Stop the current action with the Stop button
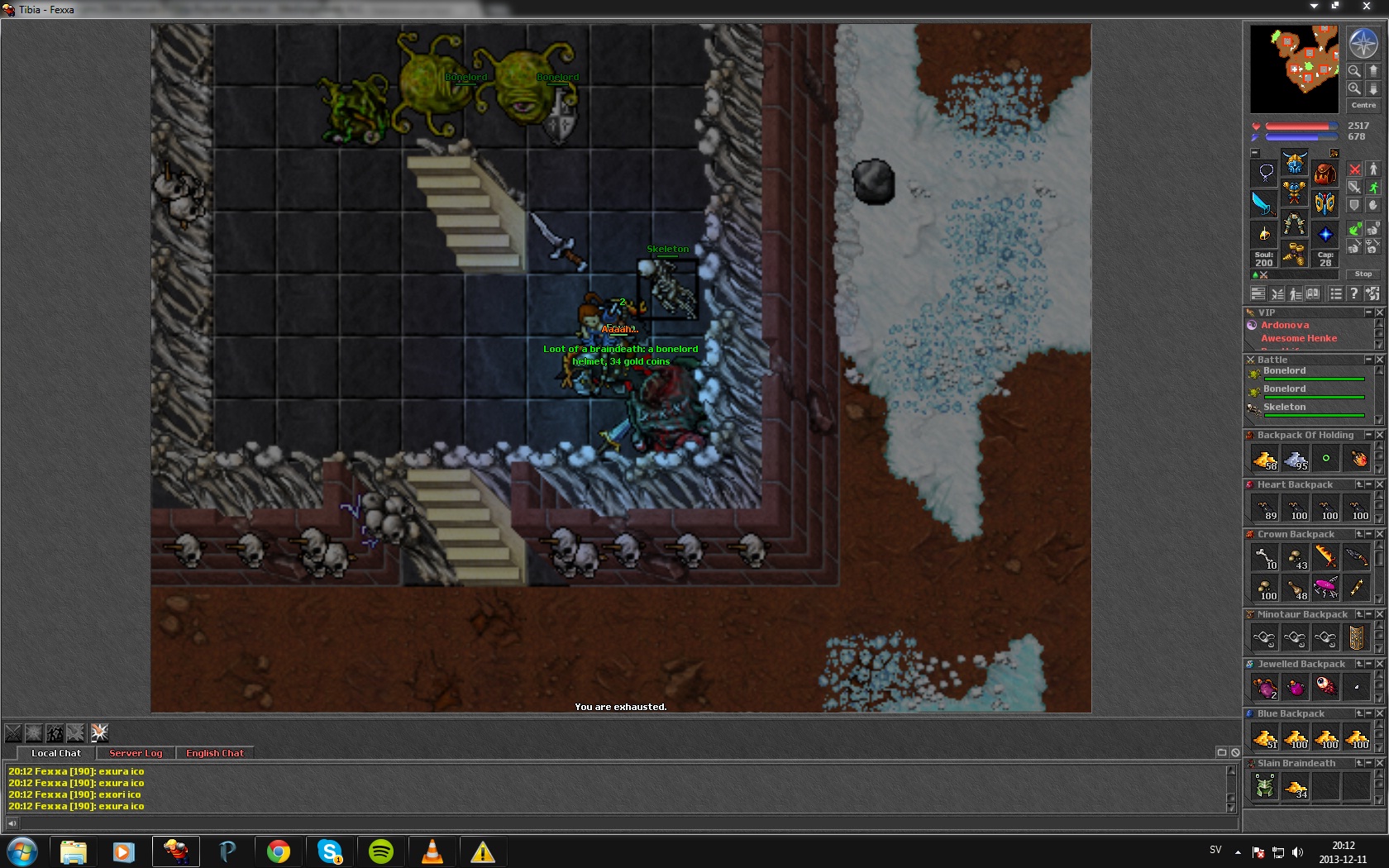Screen dimensions: 1389x868 coord(1363,274)
